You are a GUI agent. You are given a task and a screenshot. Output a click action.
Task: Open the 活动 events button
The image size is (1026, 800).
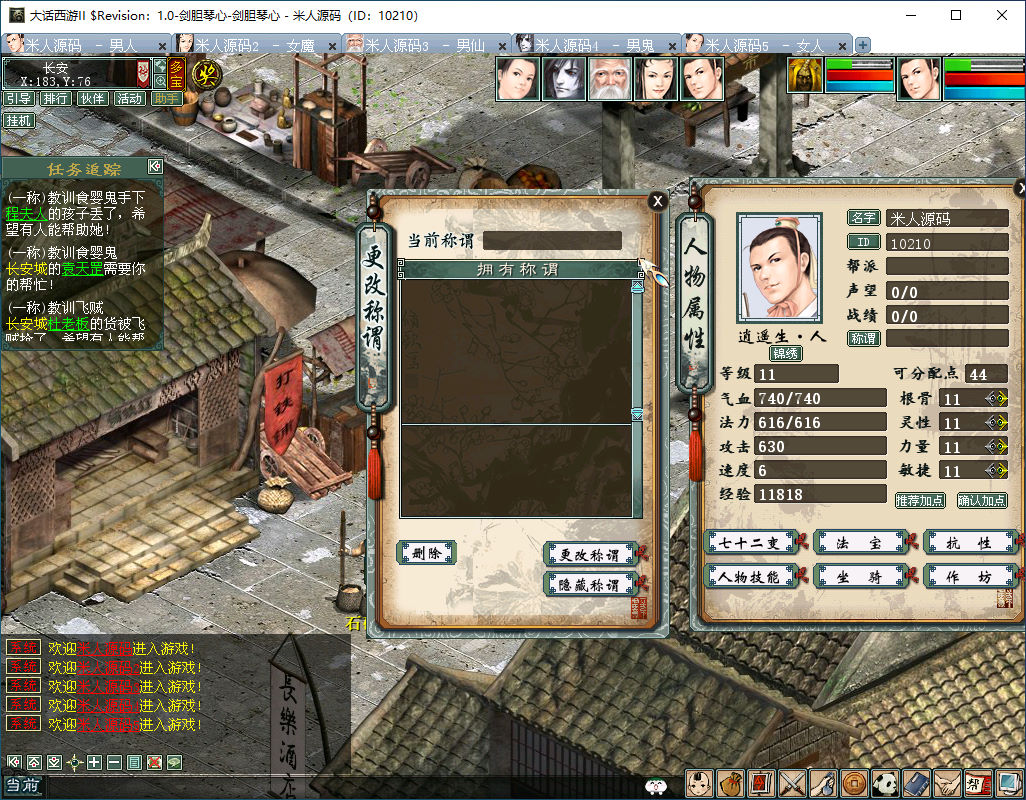[x=129, y=99]
